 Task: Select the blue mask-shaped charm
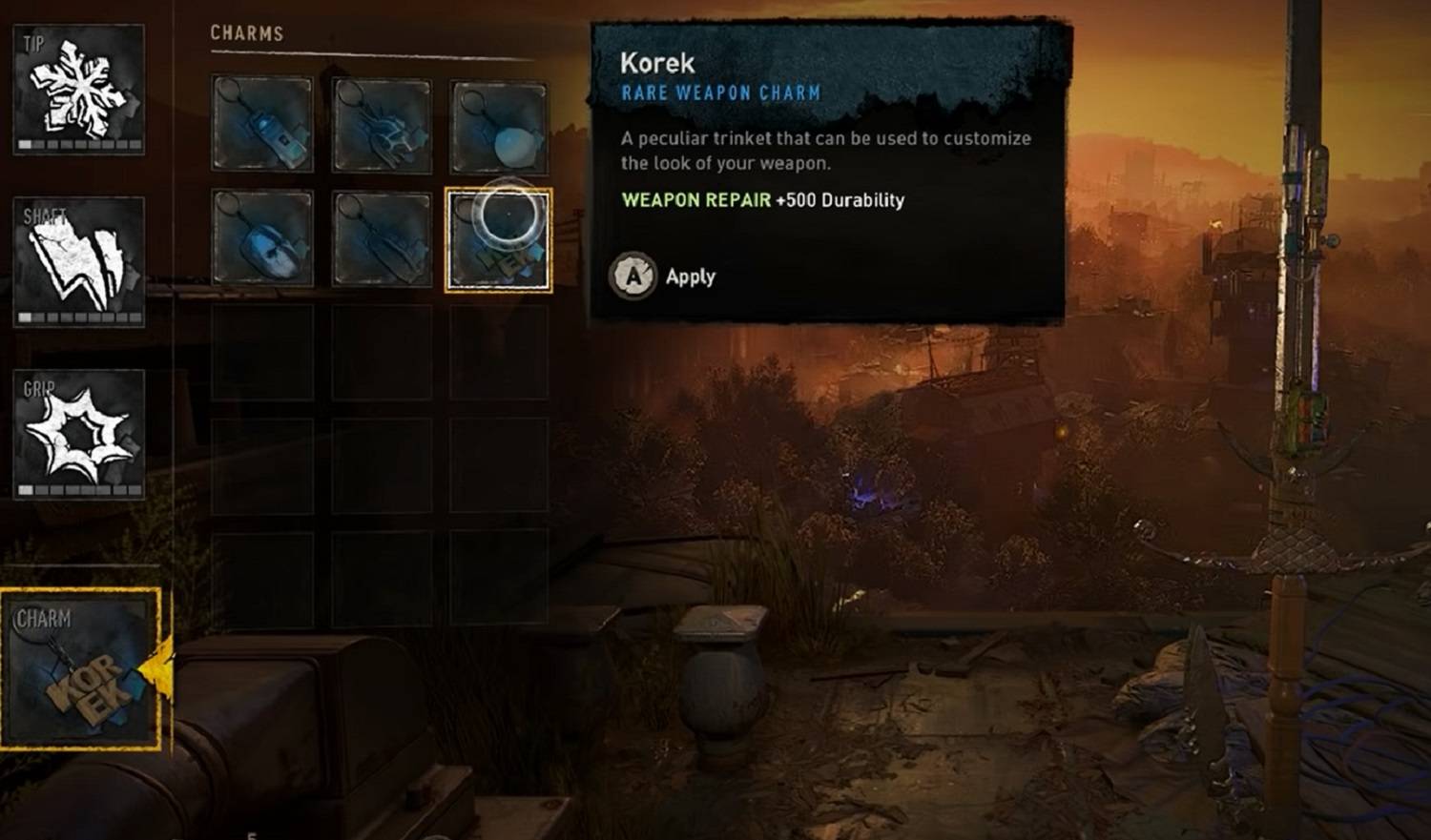point(262,238)
